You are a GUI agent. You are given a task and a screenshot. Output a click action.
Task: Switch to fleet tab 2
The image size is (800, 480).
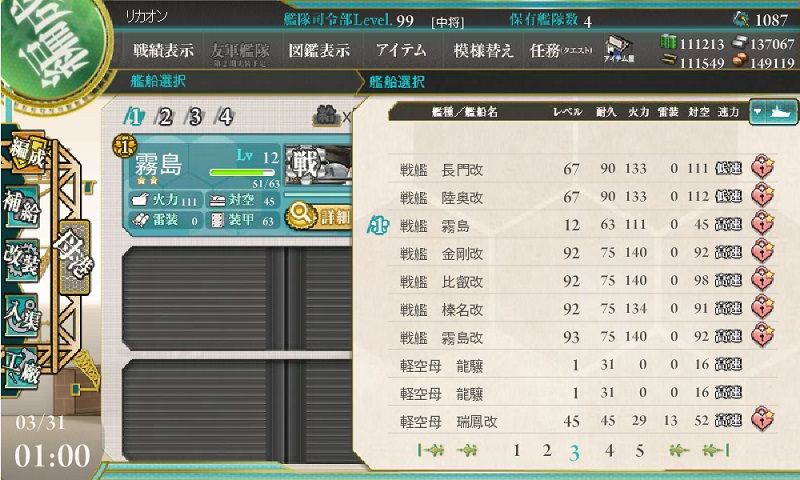tap(164, 117)
